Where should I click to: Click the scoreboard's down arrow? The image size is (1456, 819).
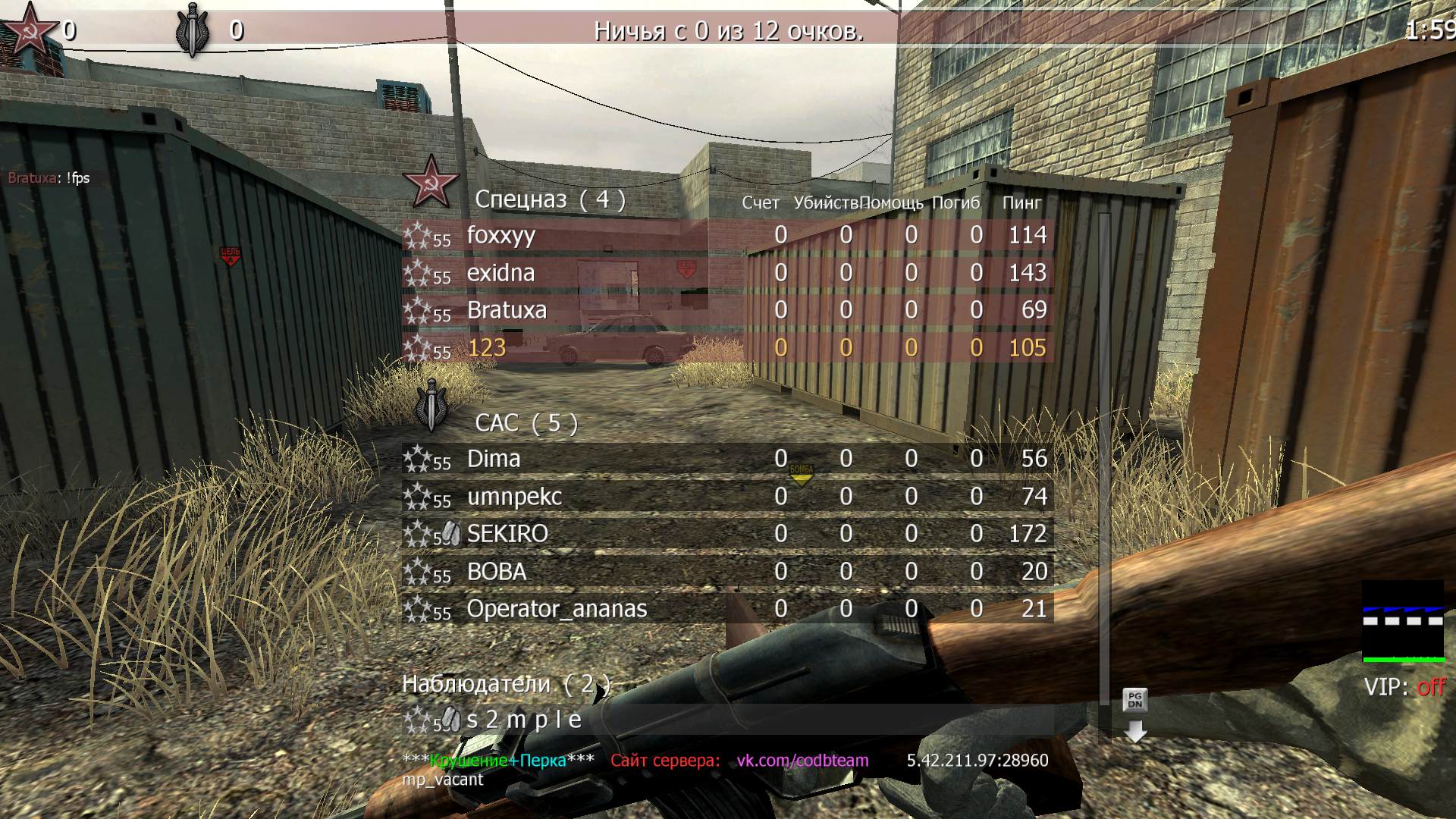click(1134, 731)
